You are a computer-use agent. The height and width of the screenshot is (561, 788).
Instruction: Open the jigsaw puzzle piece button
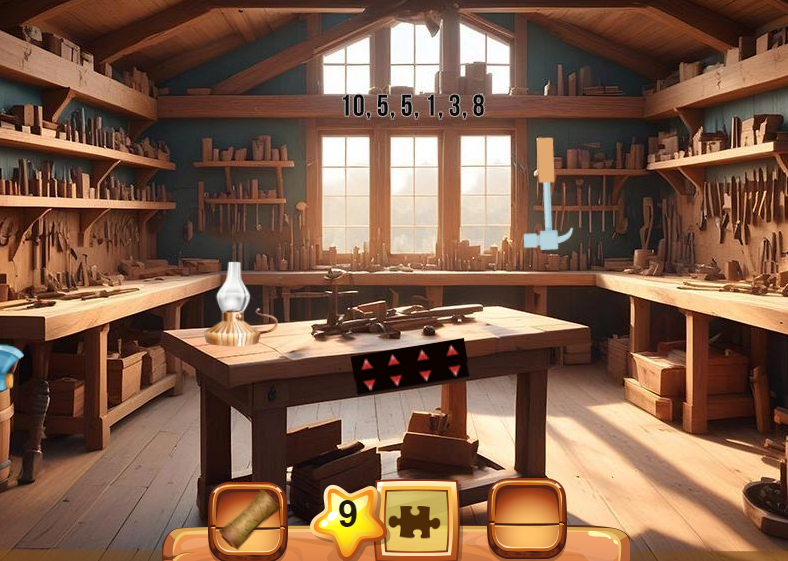pos(416,520)
